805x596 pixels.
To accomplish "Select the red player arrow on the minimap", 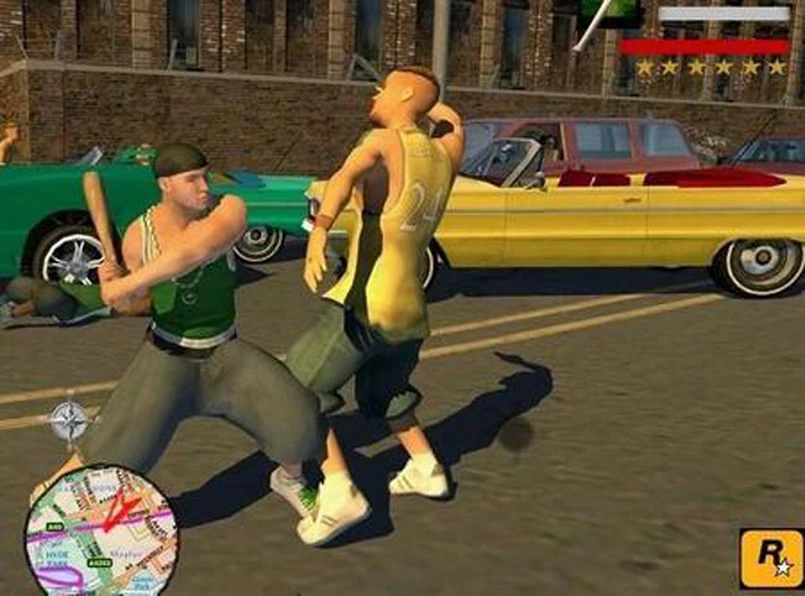I will coord(118,508).
